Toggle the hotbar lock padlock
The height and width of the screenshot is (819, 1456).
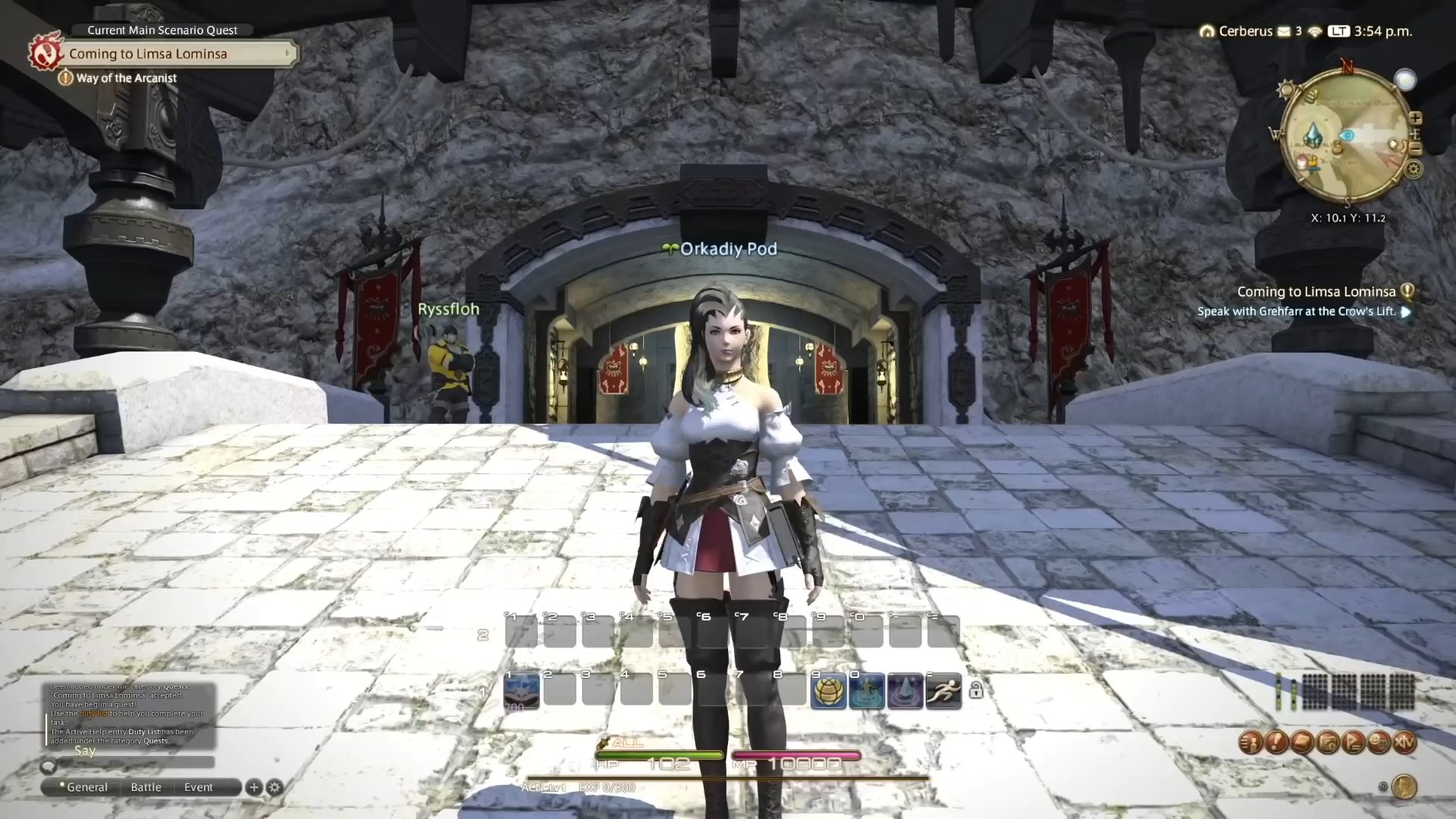tap(977, 690)
